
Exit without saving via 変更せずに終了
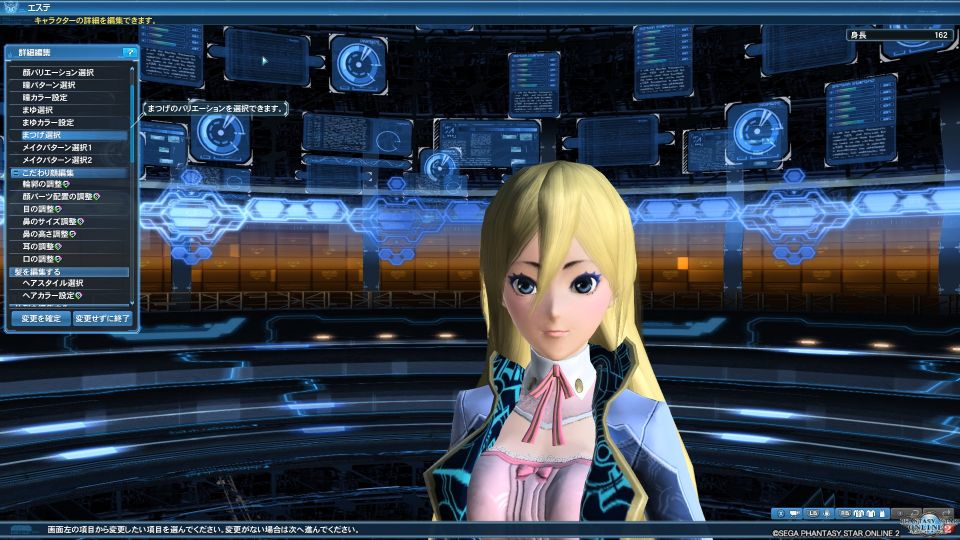coord(103,318)
